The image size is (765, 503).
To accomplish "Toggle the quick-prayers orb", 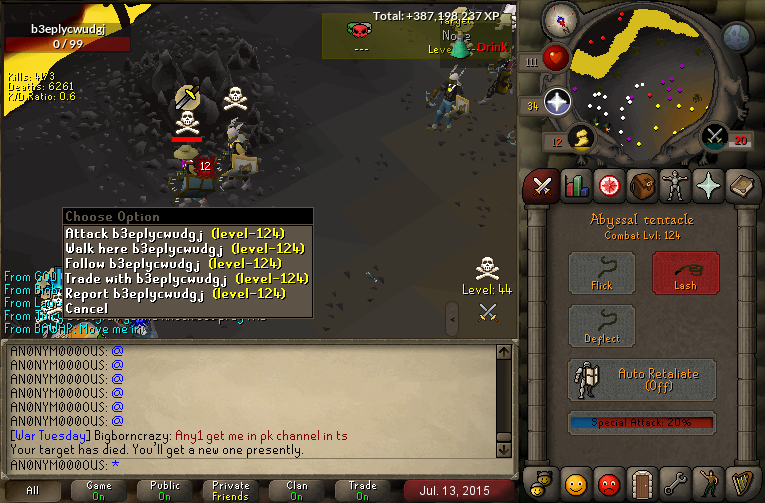I will 557,102.
